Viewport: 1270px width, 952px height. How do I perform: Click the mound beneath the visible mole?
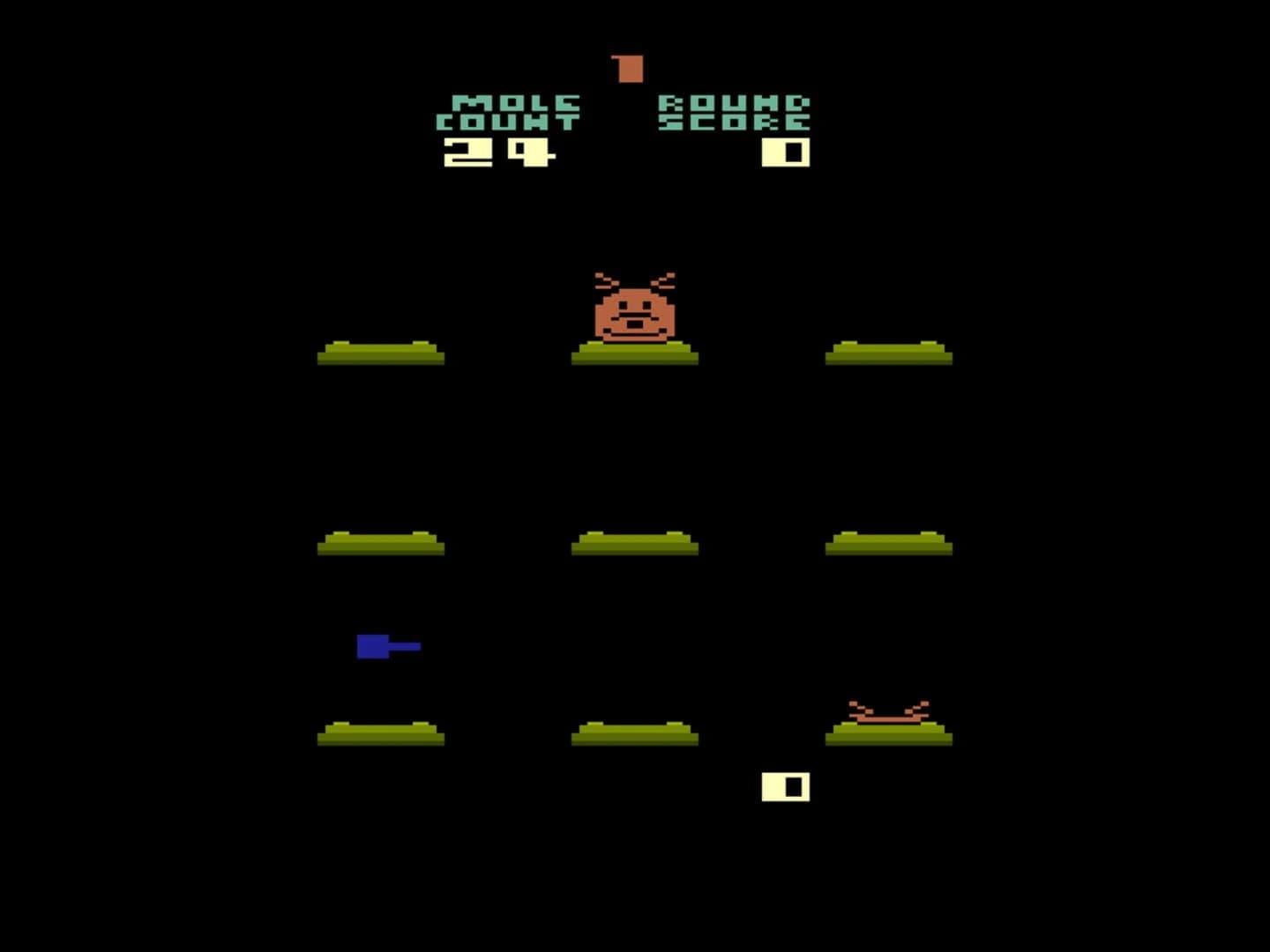[x=634, y=353]
